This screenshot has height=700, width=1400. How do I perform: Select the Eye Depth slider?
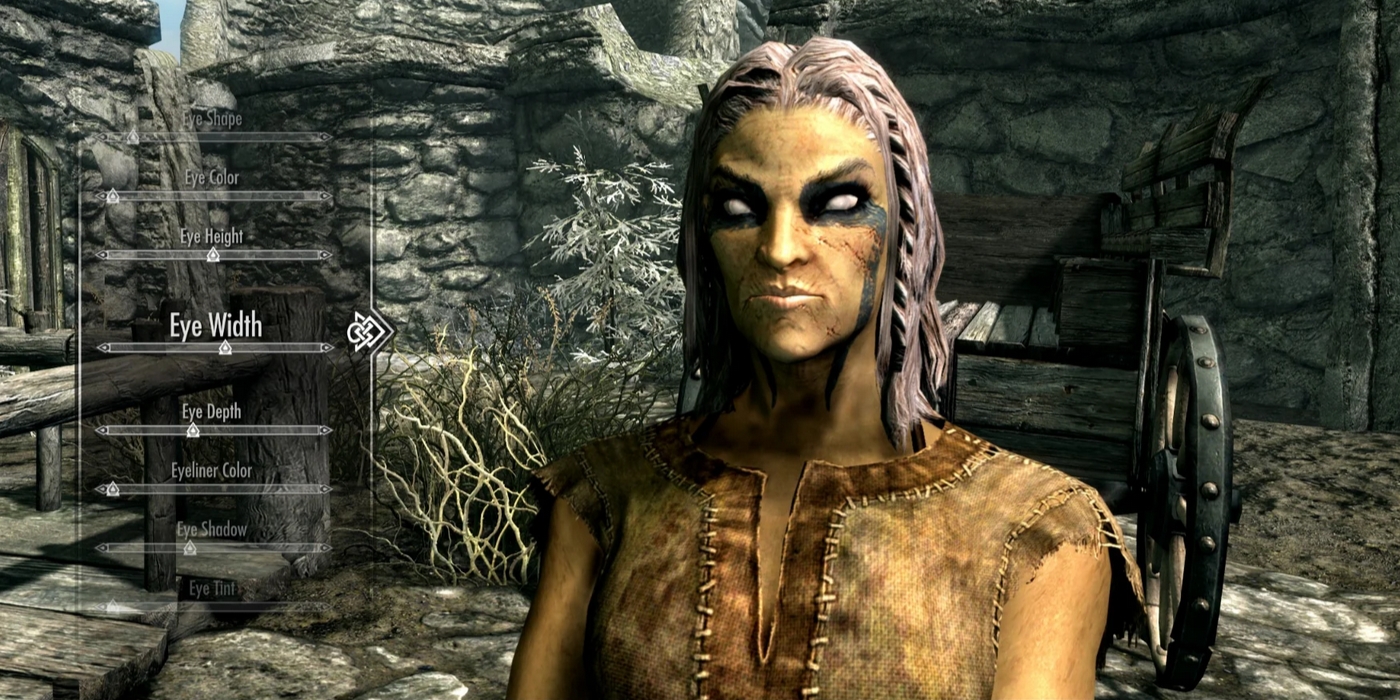click(x=214, y=430)
